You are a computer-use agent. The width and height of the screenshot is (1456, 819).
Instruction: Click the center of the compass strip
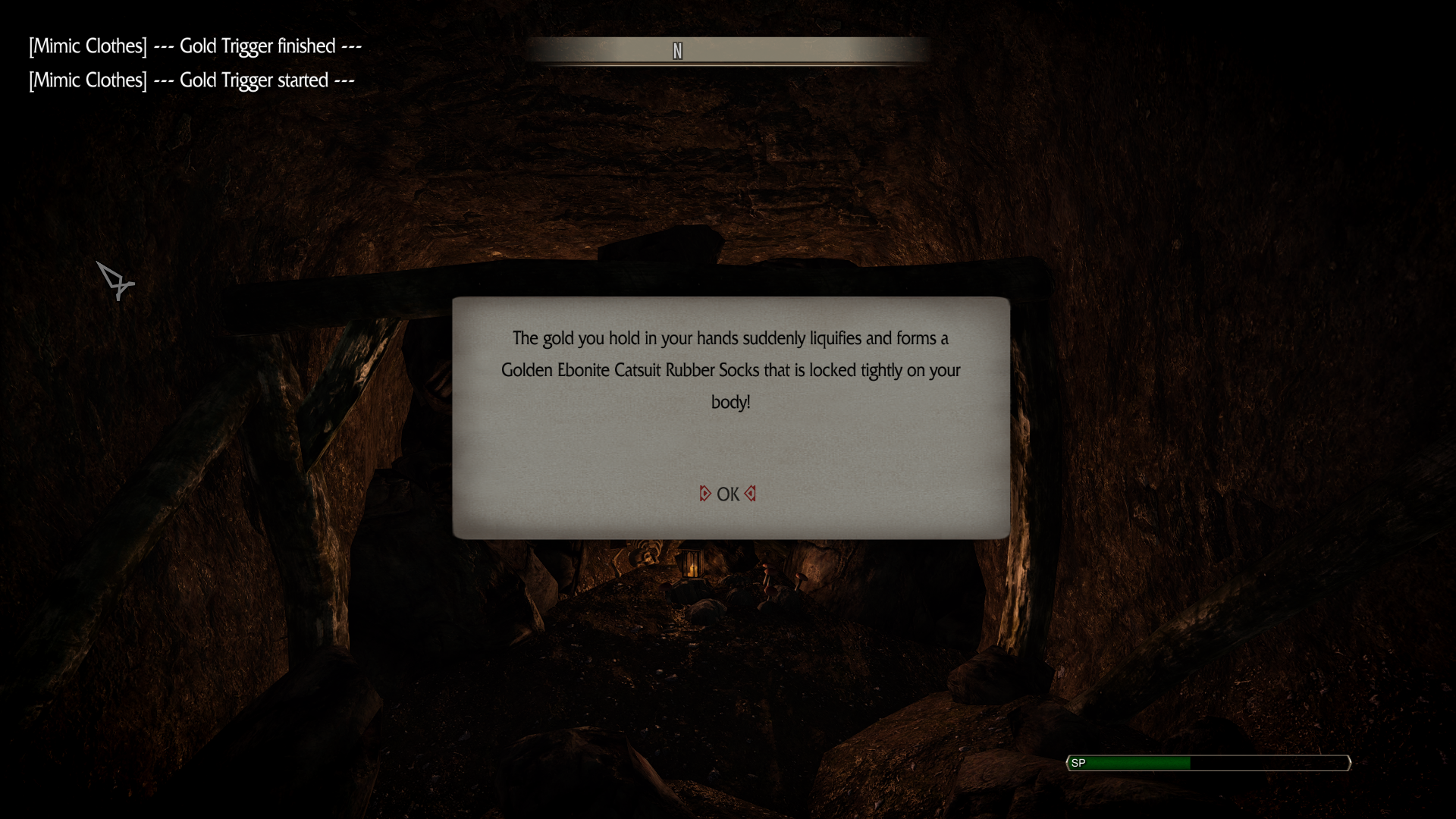(730, 51)
